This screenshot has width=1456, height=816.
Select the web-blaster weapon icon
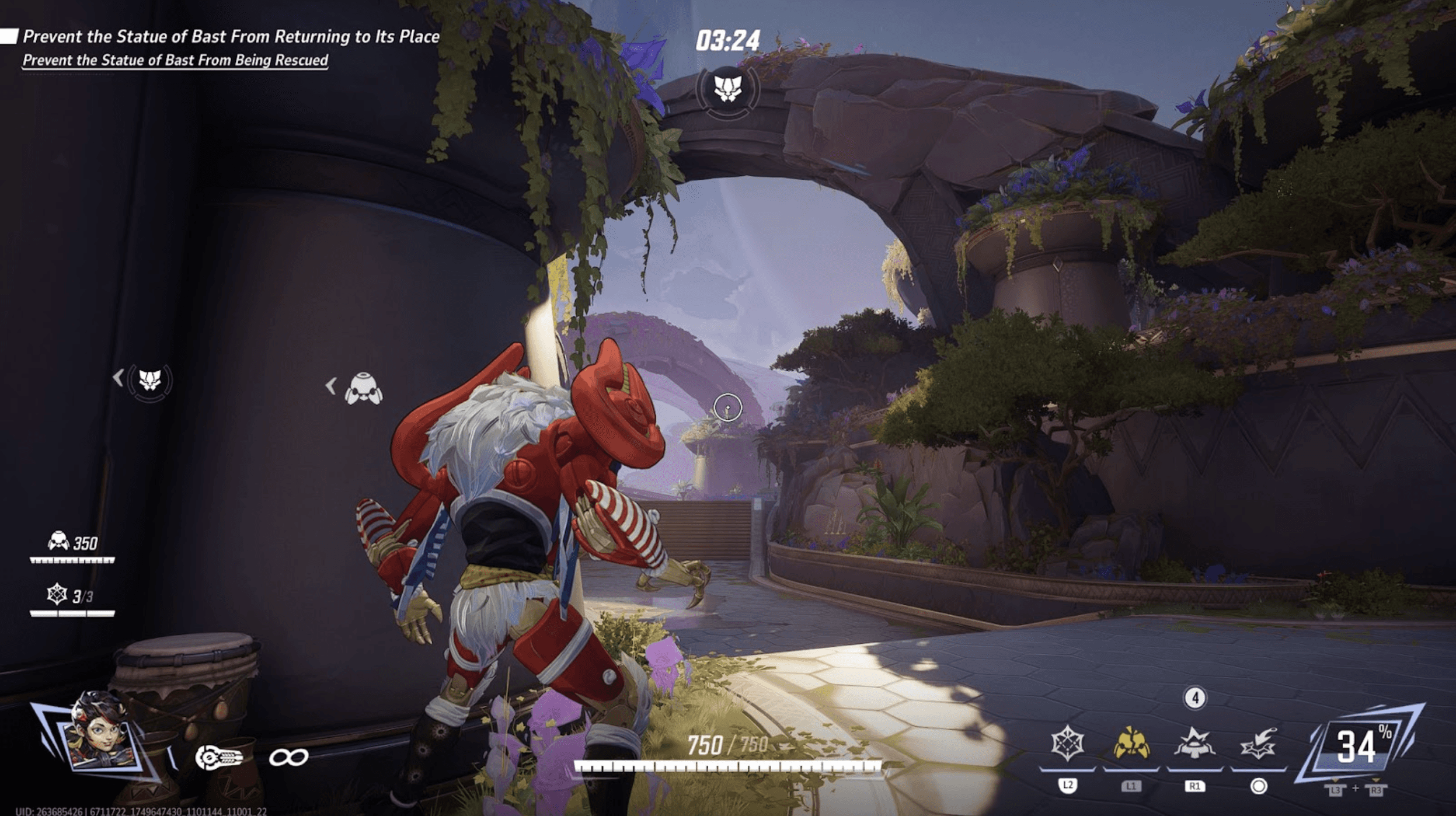point(219,758)
